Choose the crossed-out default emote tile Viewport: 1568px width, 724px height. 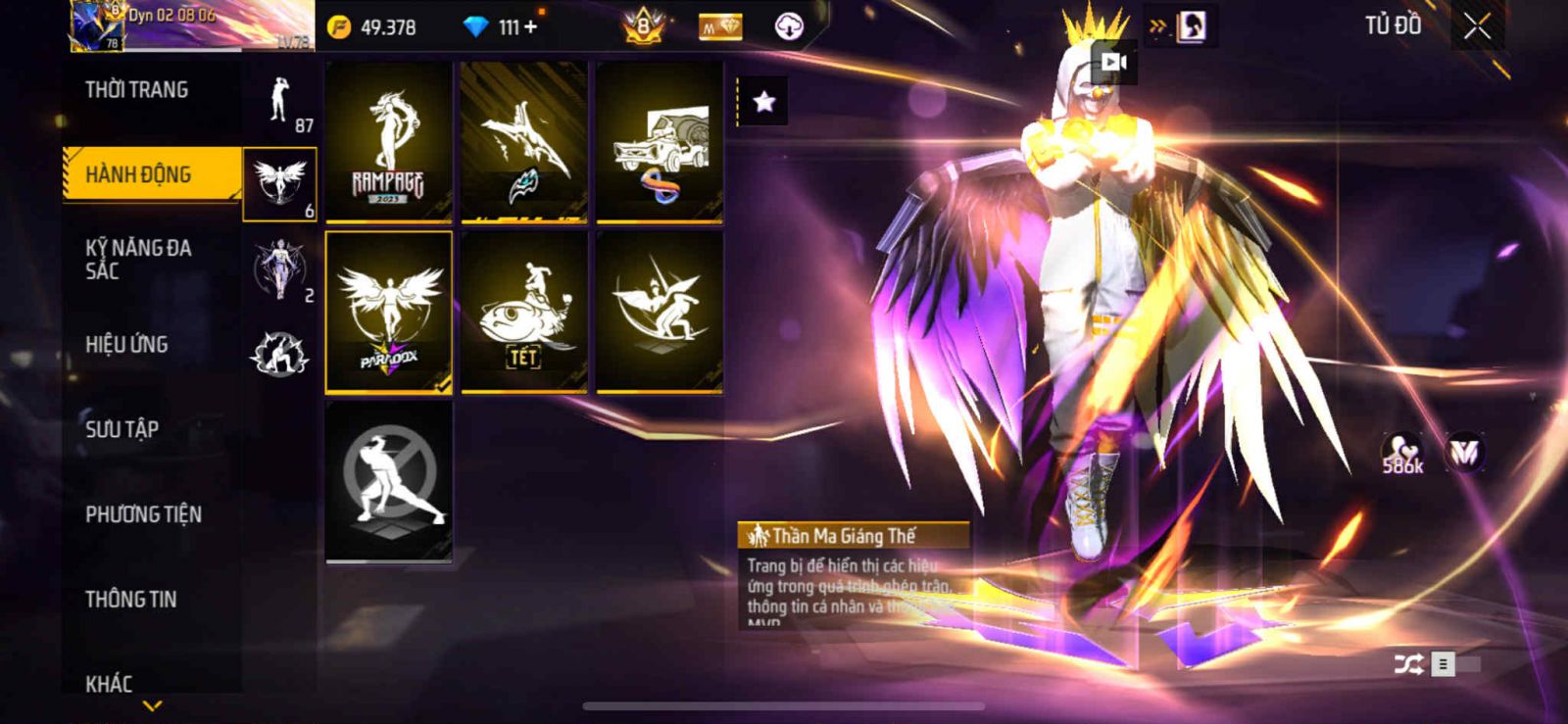[389, 481]
